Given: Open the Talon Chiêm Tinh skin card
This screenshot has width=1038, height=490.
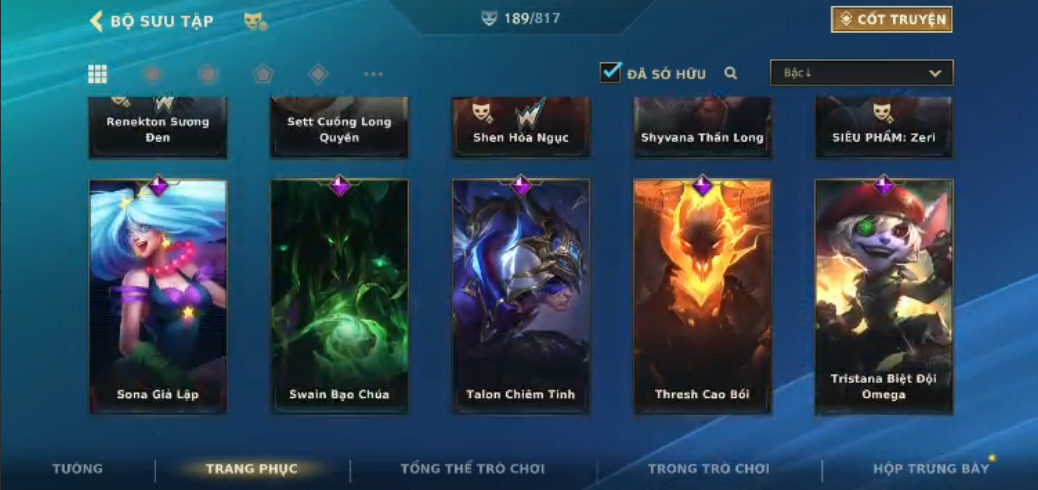Looking at the screenshot, I should click(521, 295).
